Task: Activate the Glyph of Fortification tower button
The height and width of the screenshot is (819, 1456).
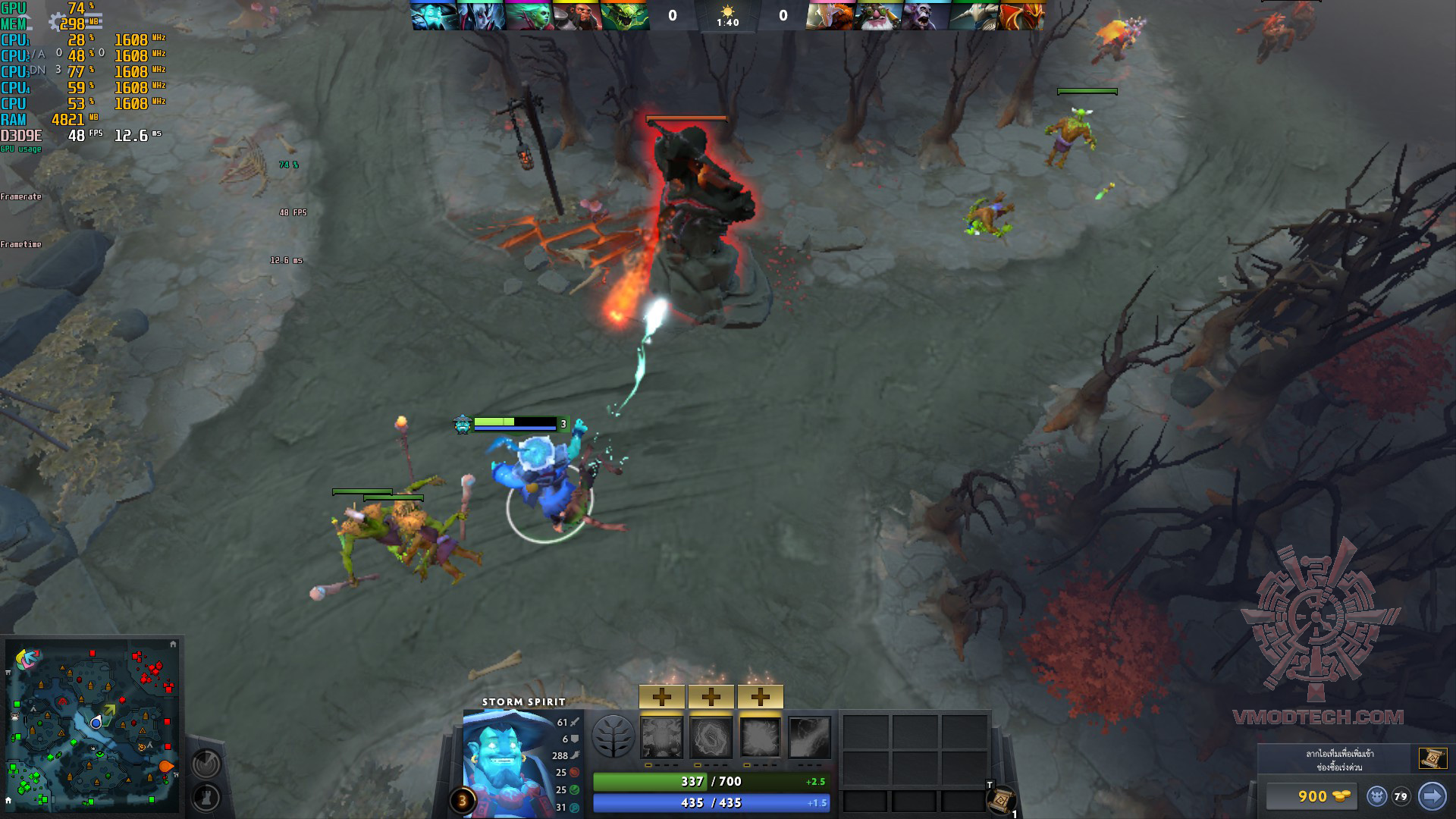Action: [x=206, y=797]
